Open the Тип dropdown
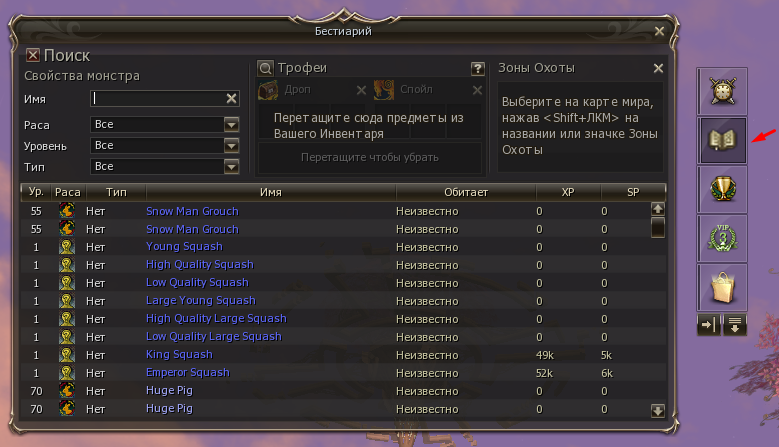Viewport: 779px width, 447px height. point(231,166)
